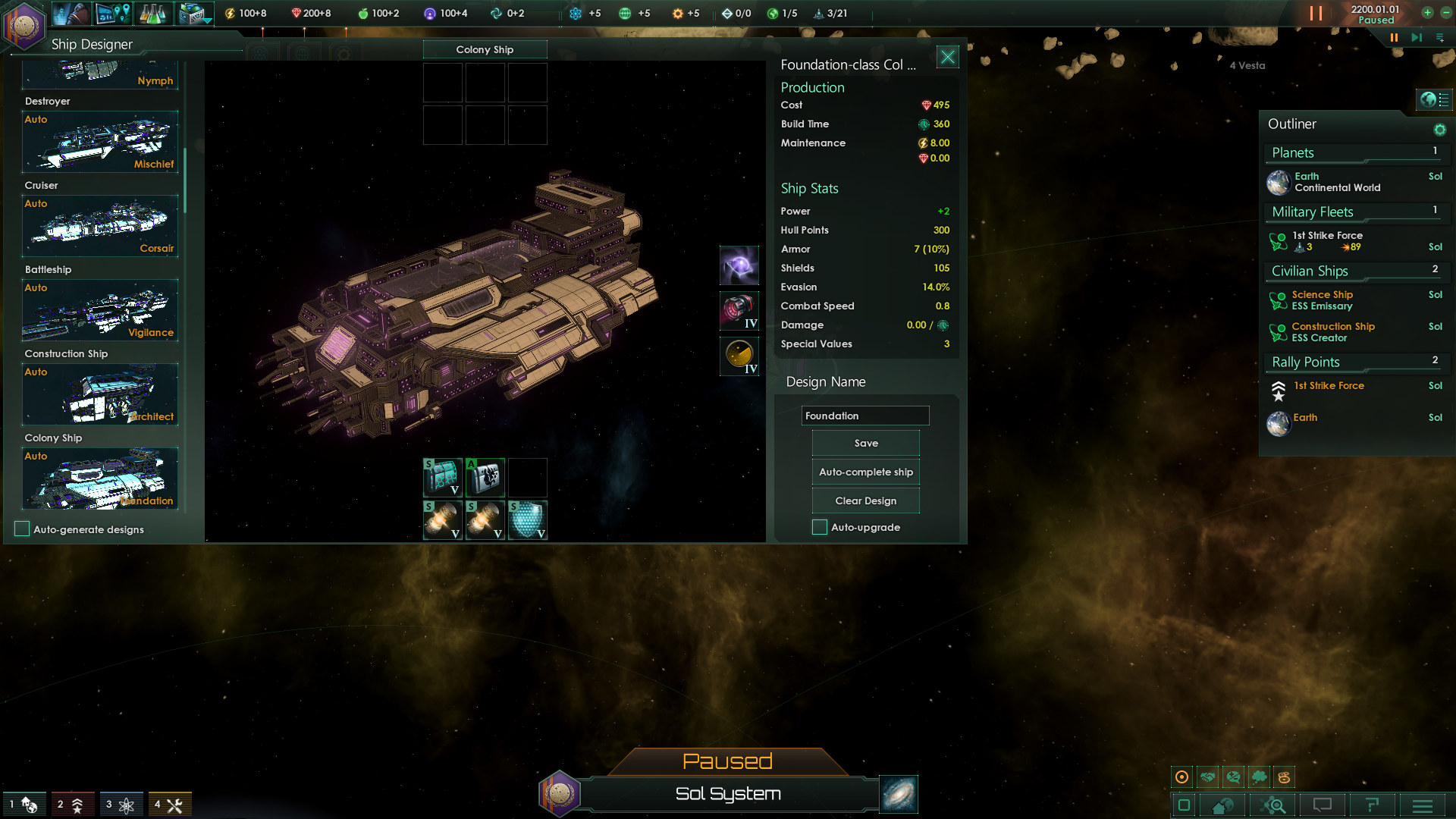1456x819 pixels.
Task: Open the Vigilance battleship design
Action: [100, 311]
